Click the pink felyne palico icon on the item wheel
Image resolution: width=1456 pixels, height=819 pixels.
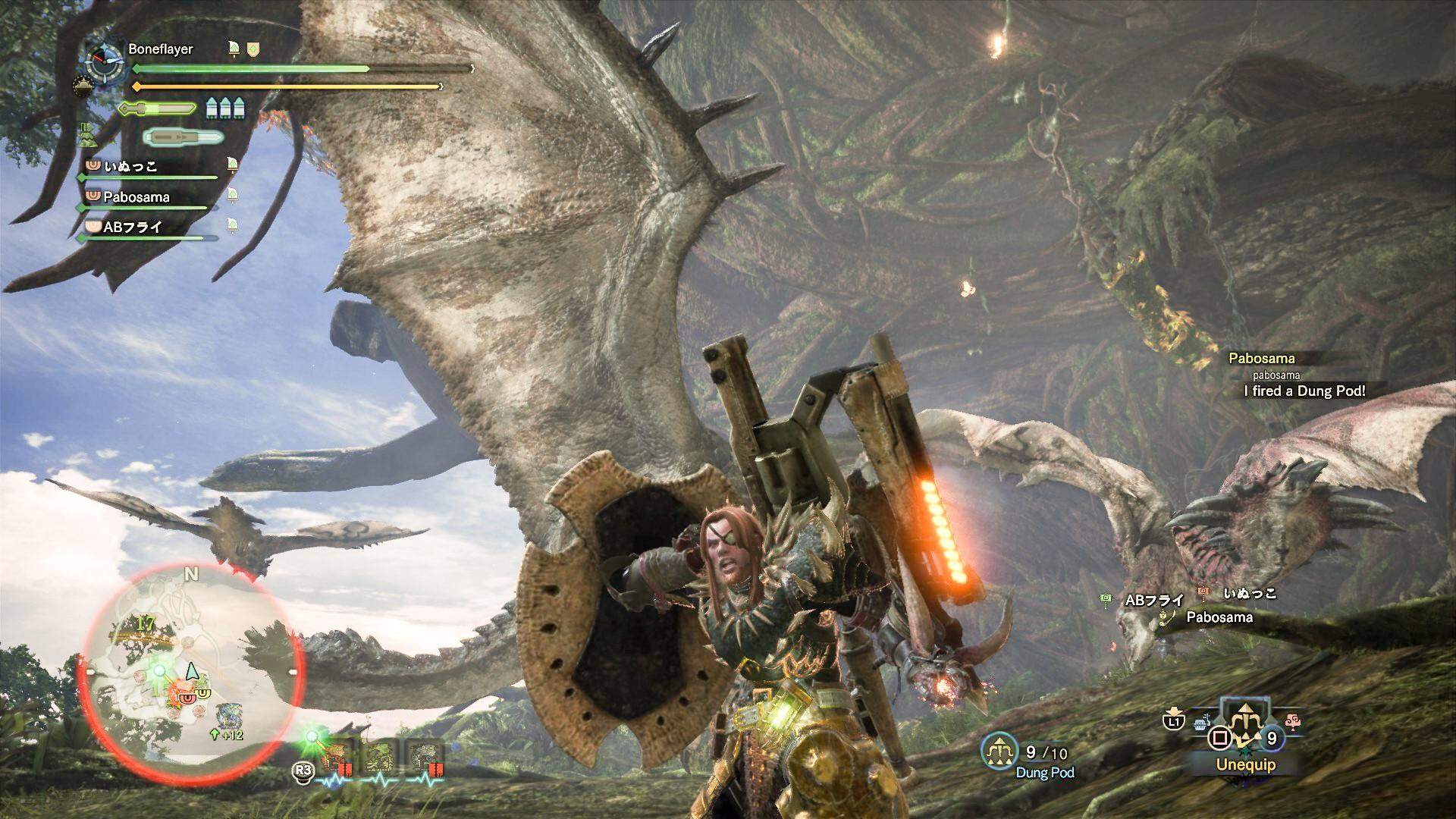click(x=1293, y=721)
